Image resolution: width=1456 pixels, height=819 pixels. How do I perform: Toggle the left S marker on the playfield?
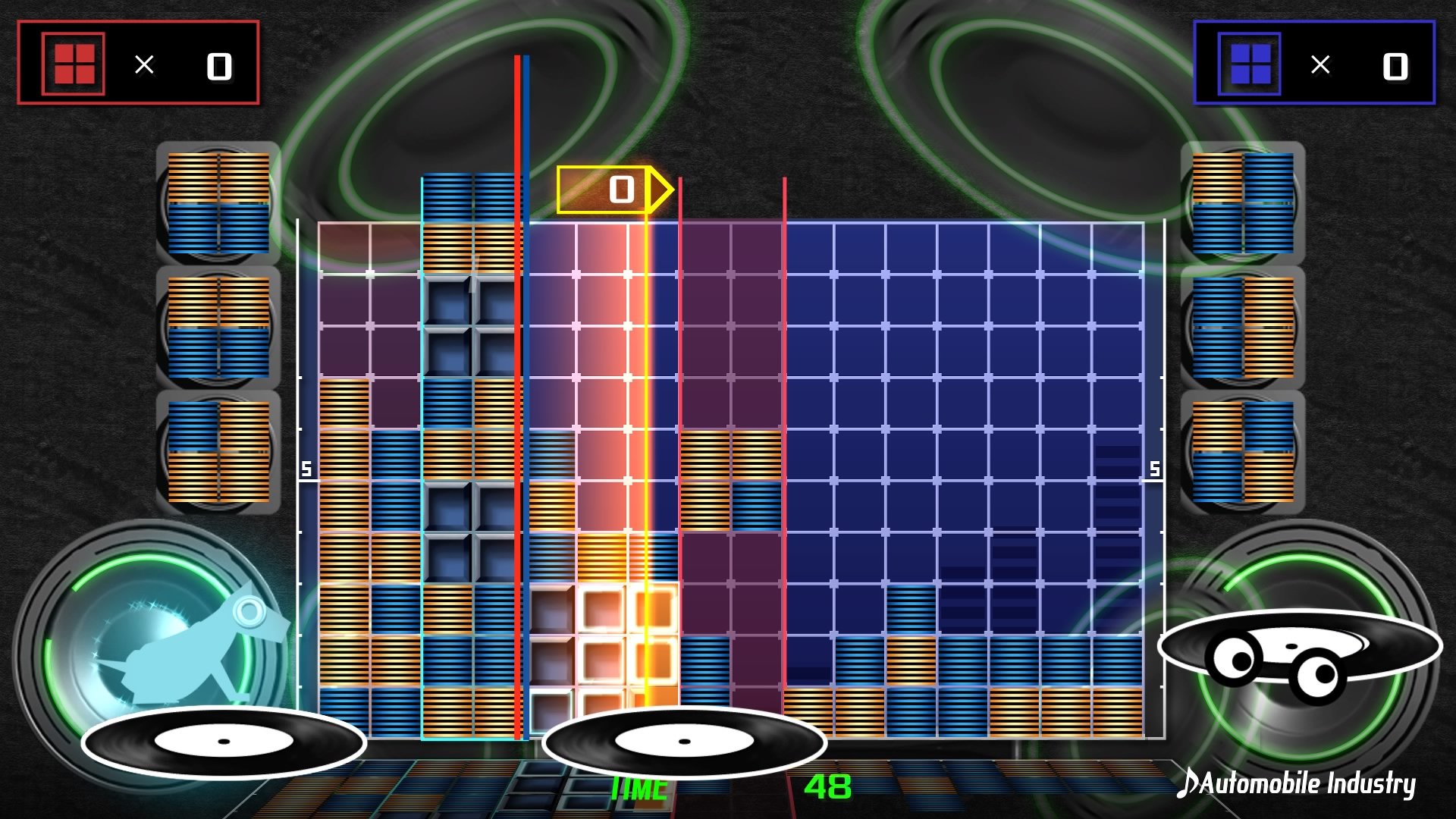tap(306, 469)
